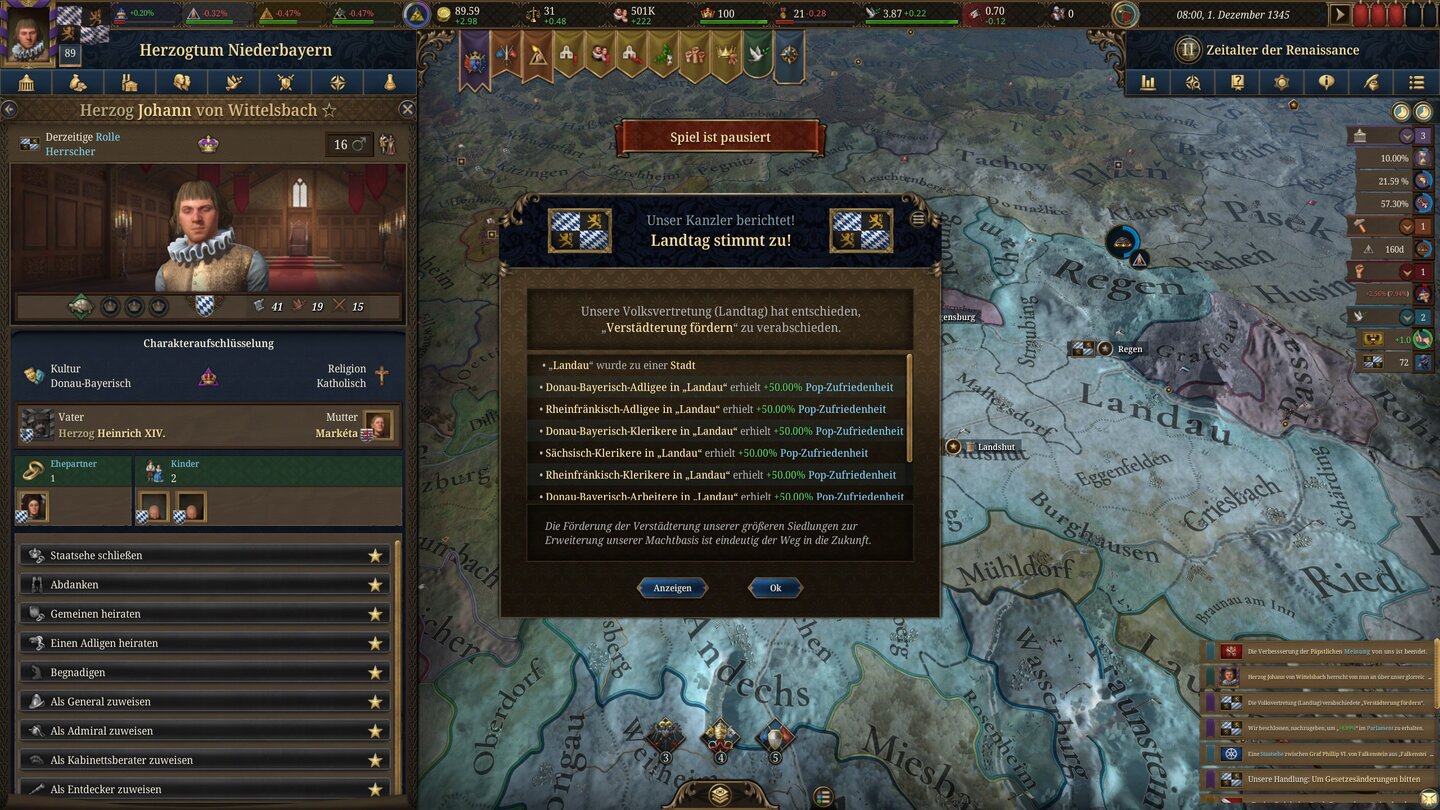1440x810 pixels.
Task: Expand the orange construction alert chevron
Action: (x=1407, y=227)
